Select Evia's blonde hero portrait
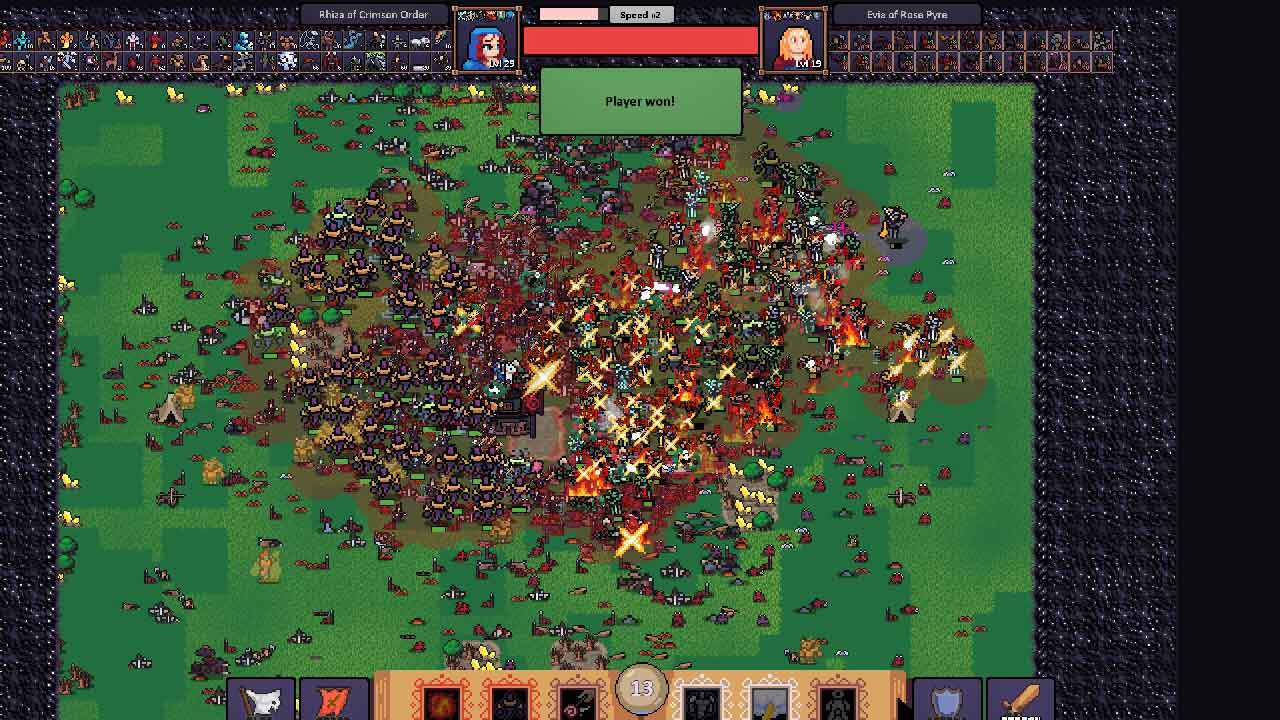1280x720 pixels. click(794, 41)
